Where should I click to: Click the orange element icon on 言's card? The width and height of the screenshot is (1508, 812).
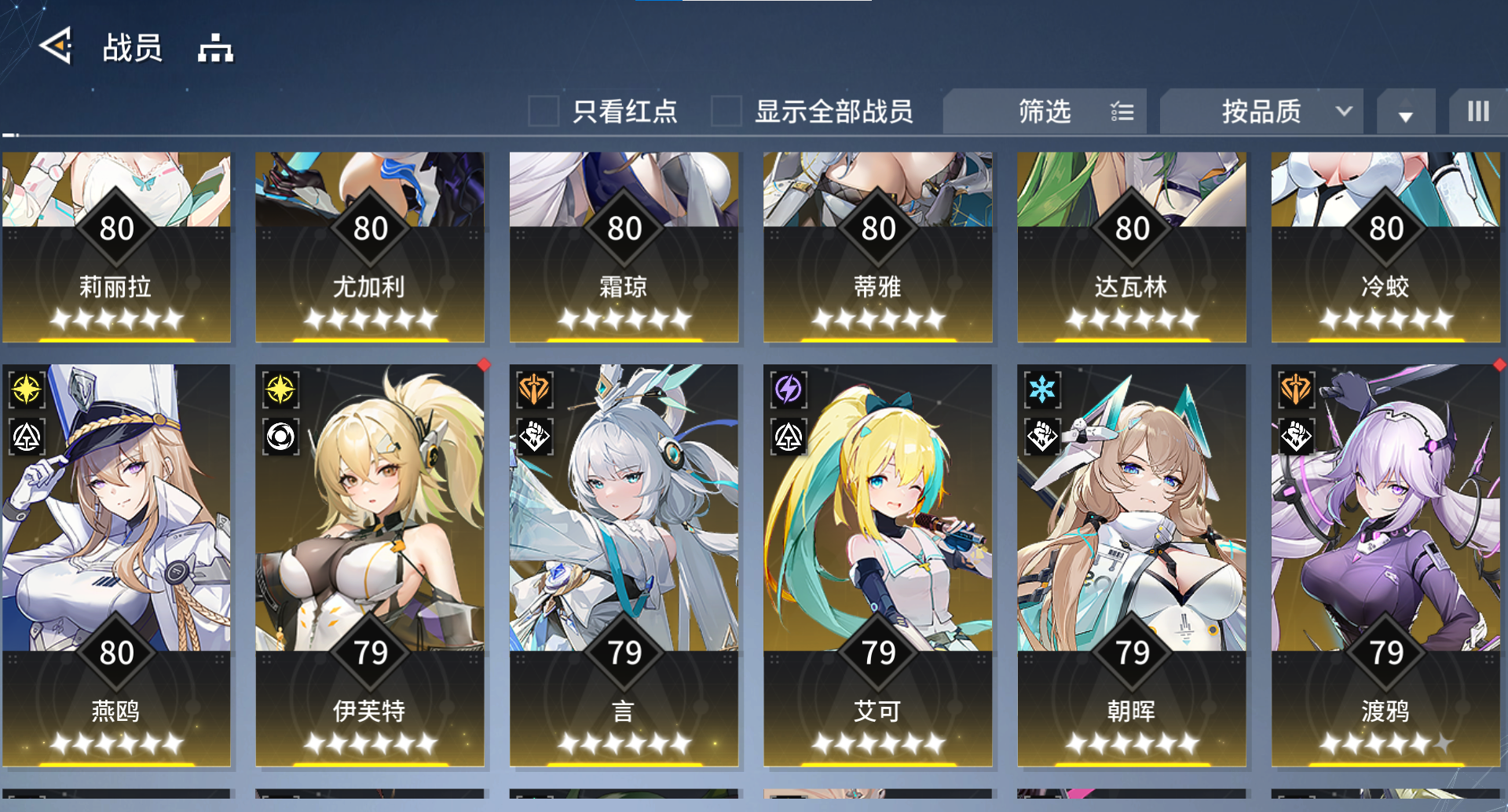533,390
